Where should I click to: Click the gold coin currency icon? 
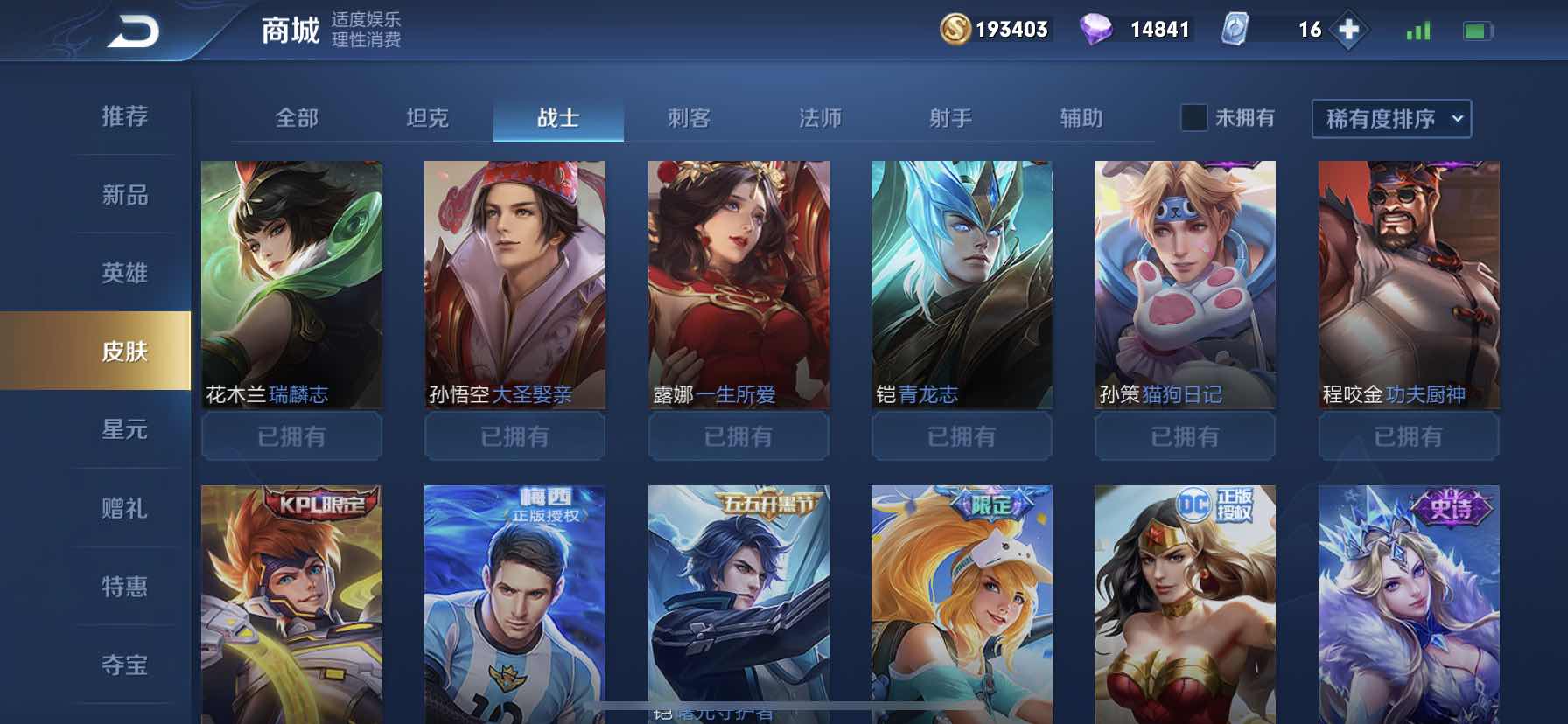tap(956, 29)
